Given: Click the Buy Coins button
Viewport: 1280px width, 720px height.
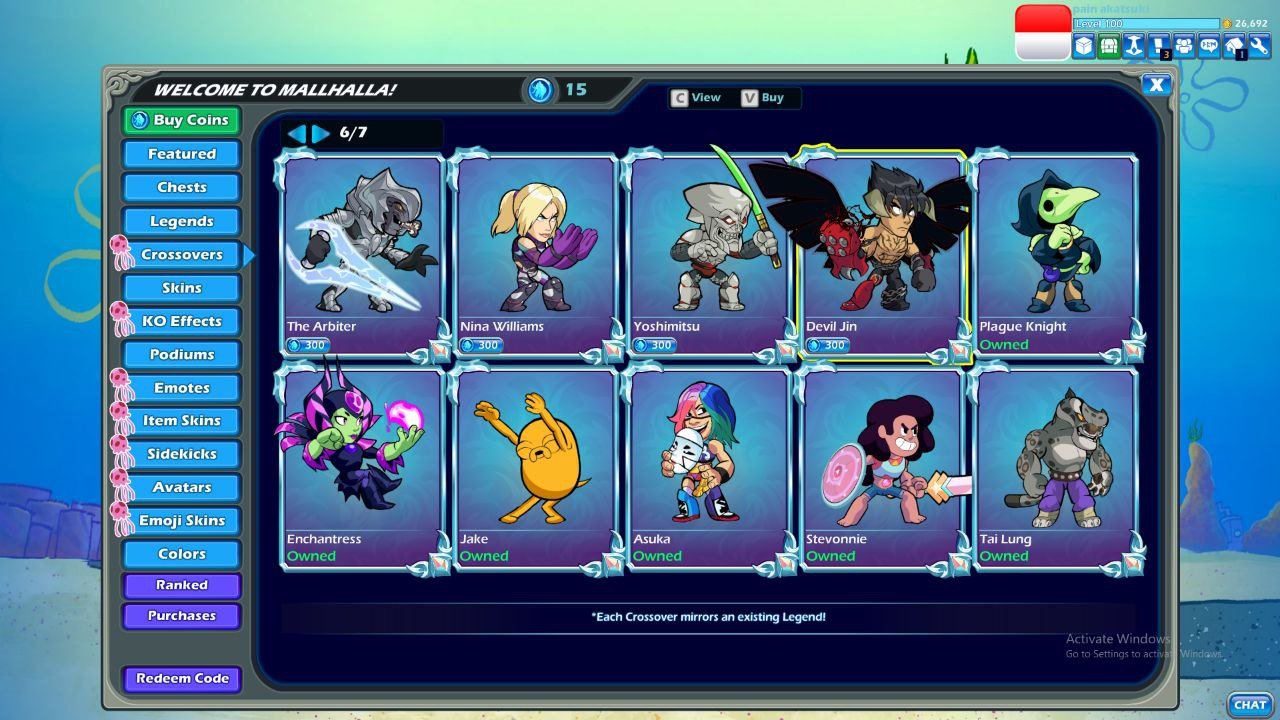Looking at the screenshot, I should point(181,120).
